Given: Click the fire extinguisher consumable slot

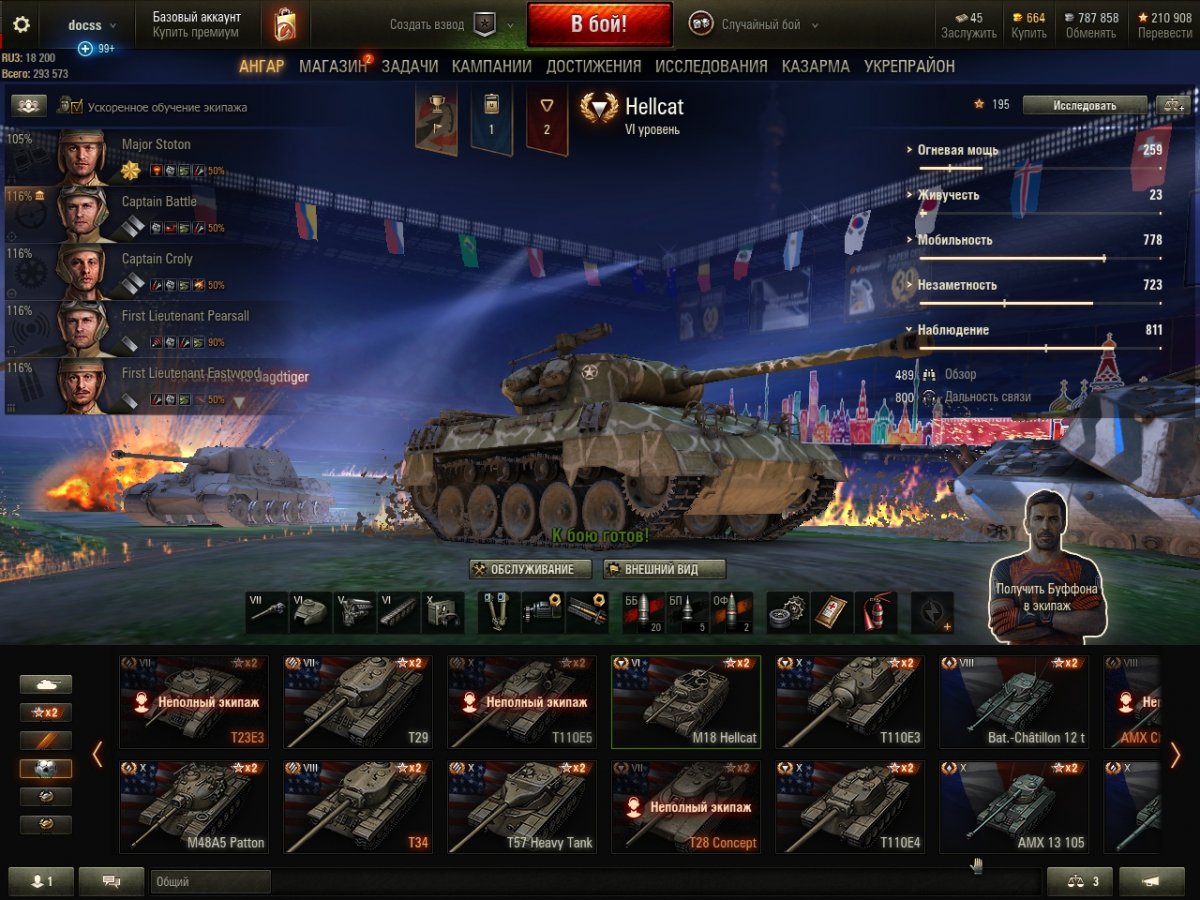Looking at the screenshot, I should click(x=875, y=612).
